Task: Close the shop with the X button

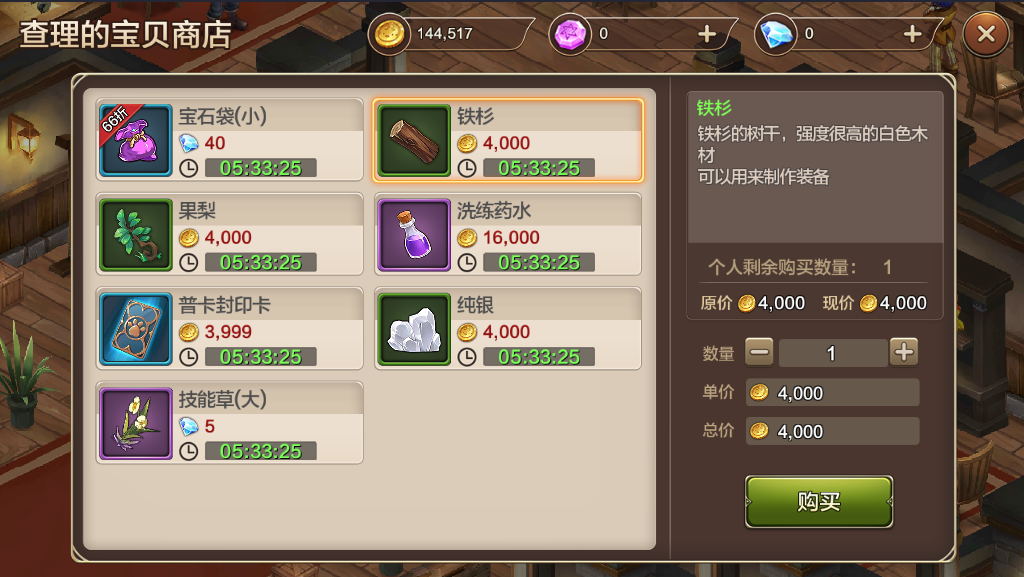Action: 986,34
